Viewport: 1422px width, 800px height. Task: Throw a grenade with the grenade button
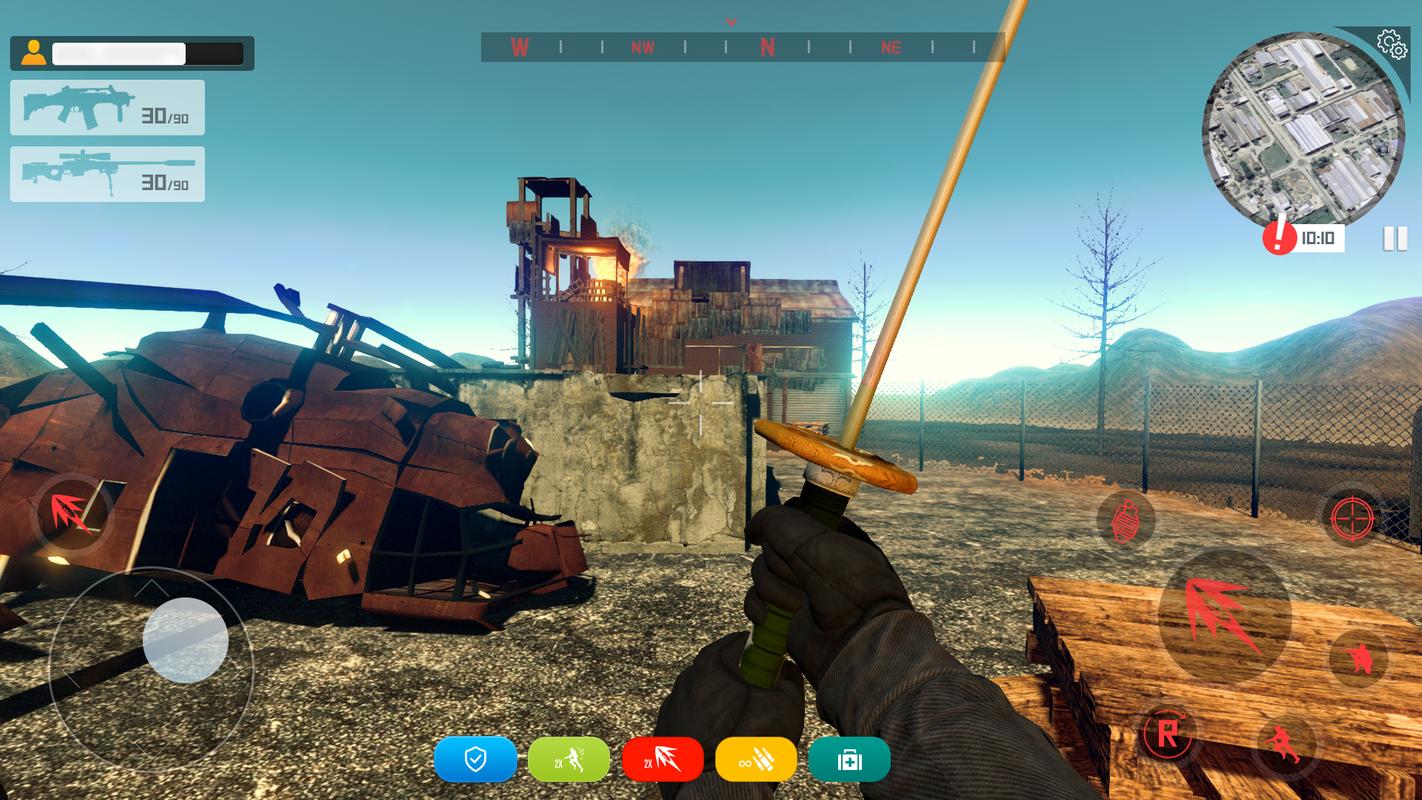1126,519
